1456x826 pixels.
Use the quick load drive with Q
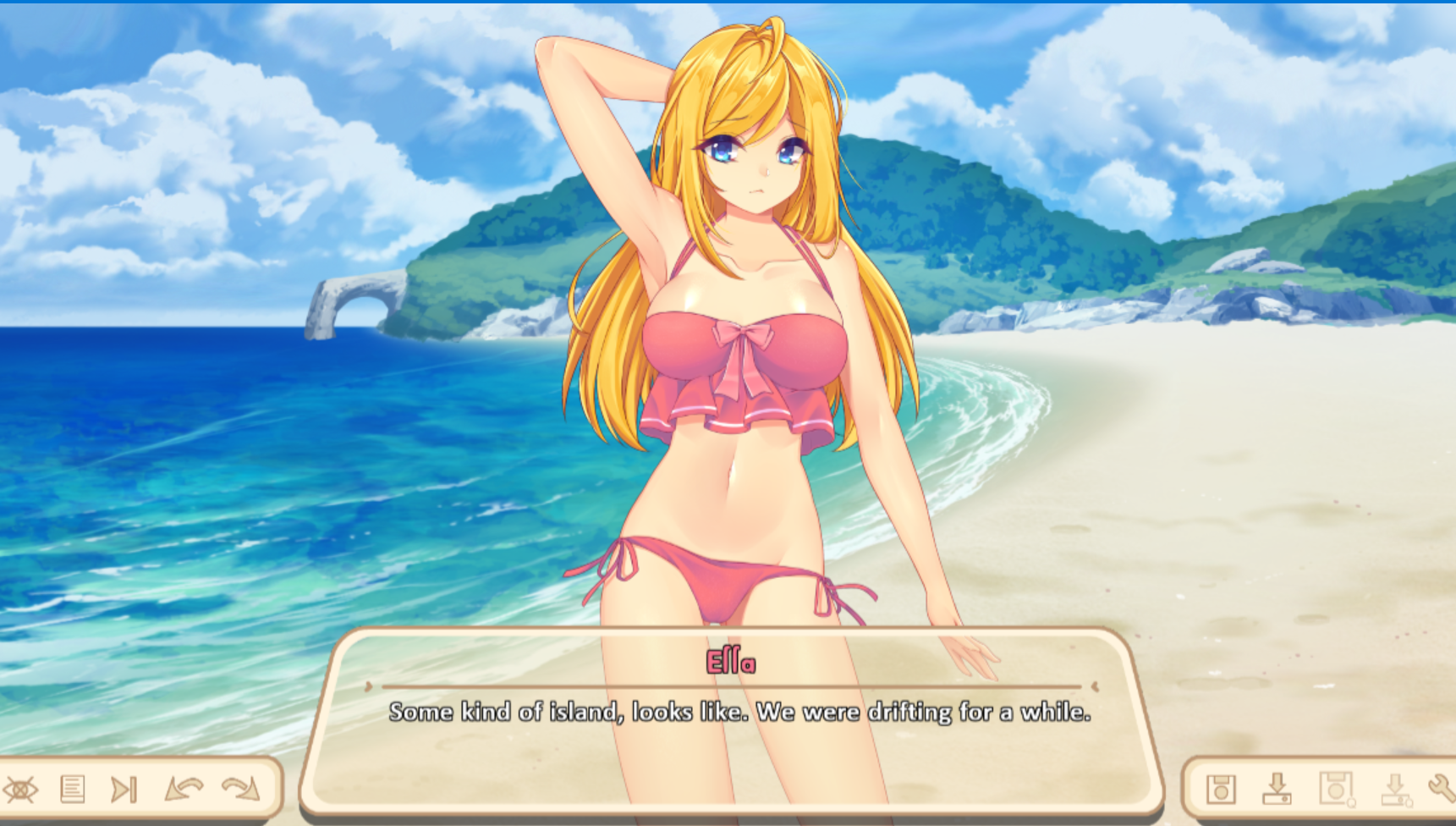click(x=1395, y=789)
